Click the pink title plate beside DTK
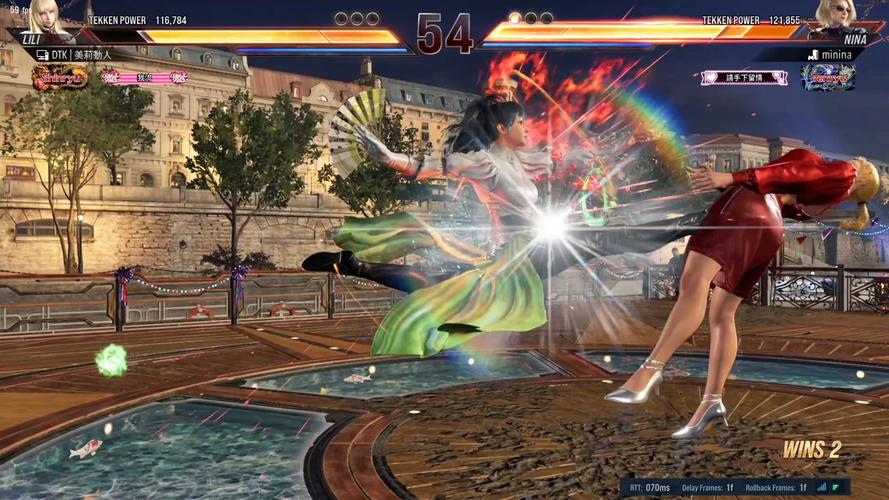The height and width of the screenshot is (500, 889). click(145, 77)
